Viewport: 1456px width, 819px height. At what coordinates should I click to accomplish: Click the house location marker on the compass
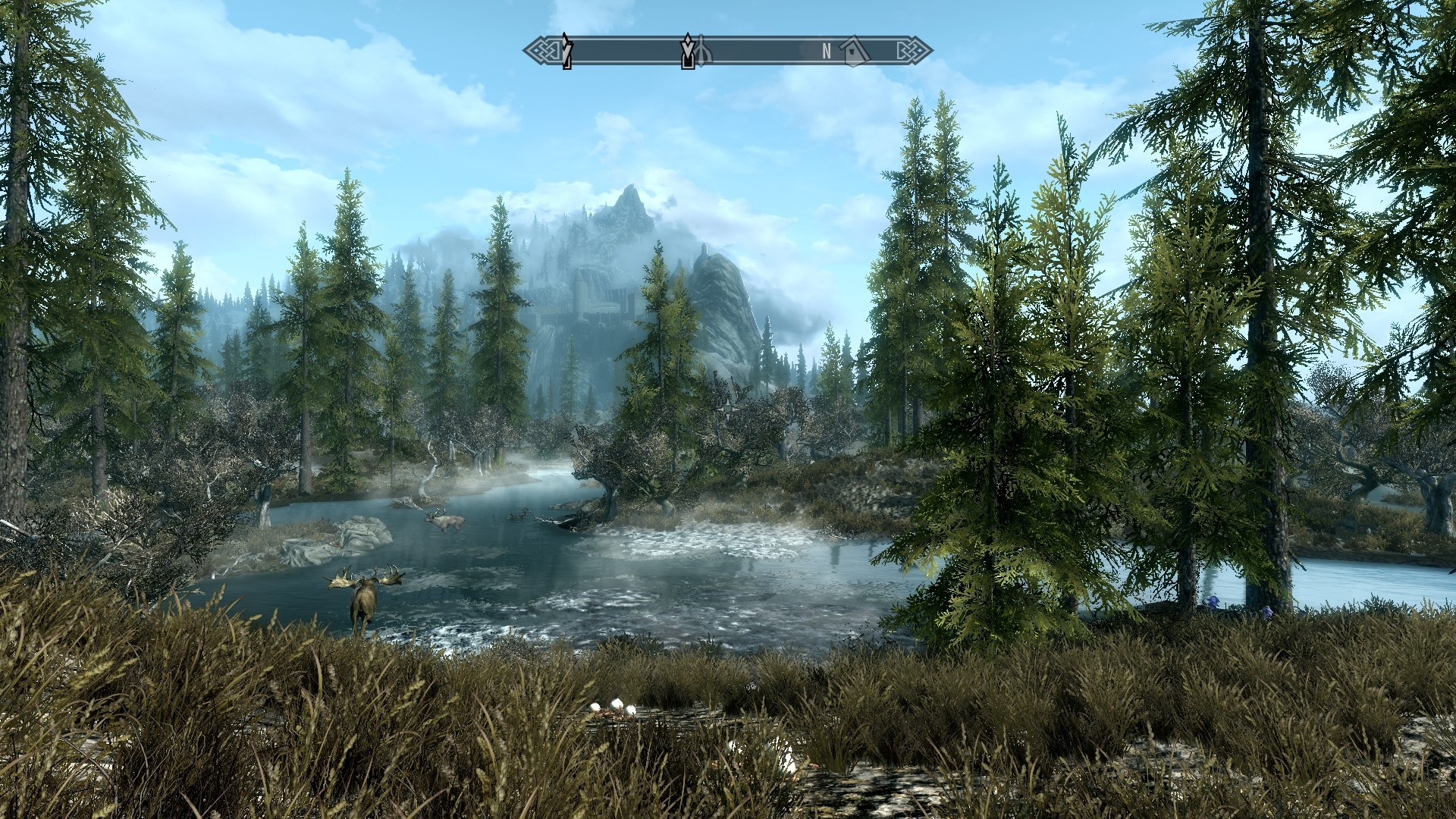click(x=855, y=51)
